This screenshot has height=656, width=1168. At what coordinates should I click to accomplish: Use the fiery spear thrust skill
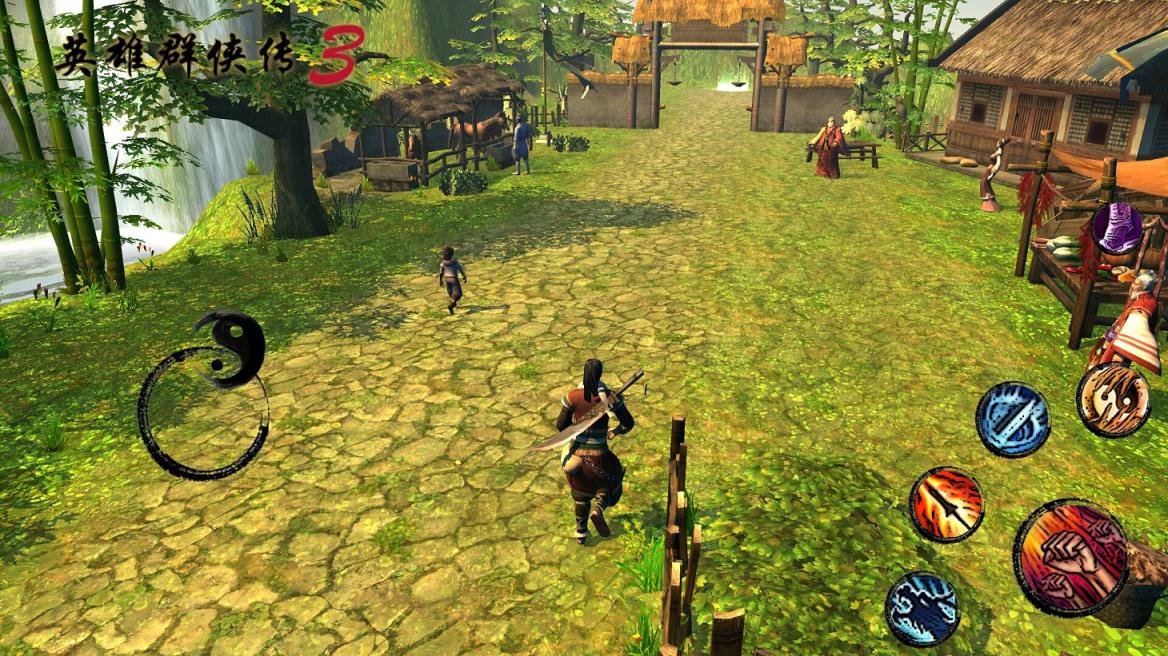(946, 504)
